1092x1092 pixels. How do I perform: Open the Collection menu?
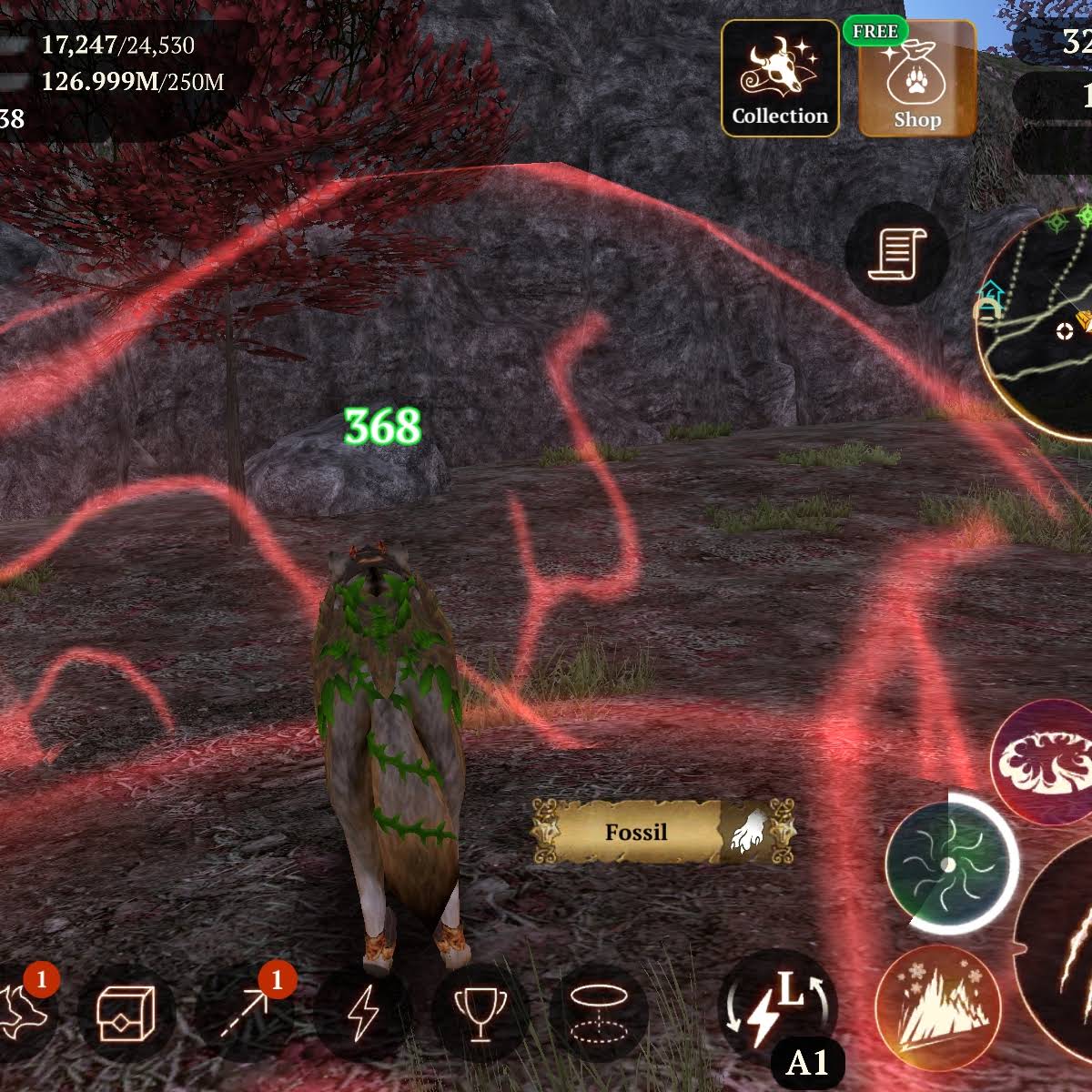point(780,79)
